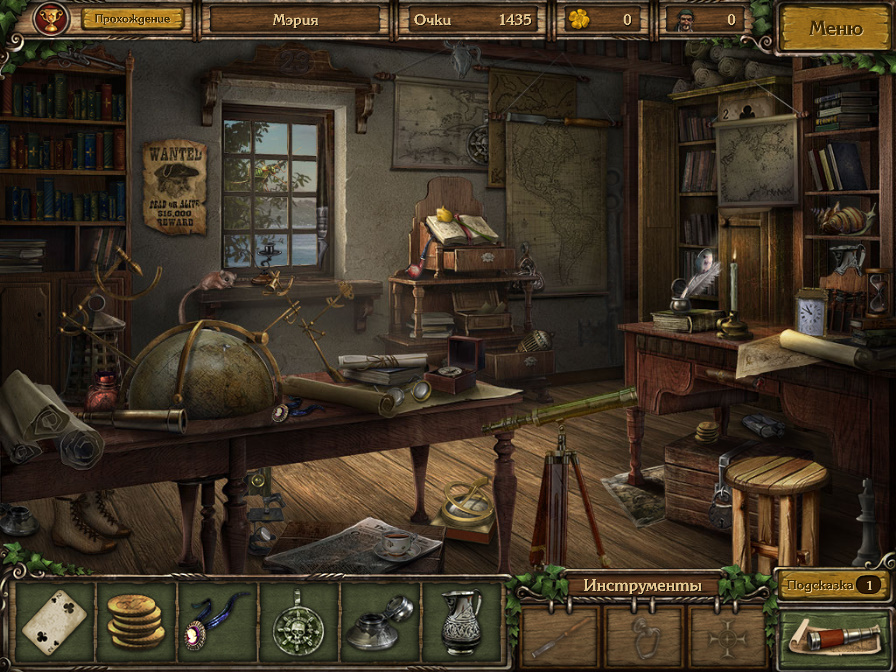Select the gold coin stack slot
Image resolution: width=896 pixels, height=672 pixels.
[x=136, y=621]
